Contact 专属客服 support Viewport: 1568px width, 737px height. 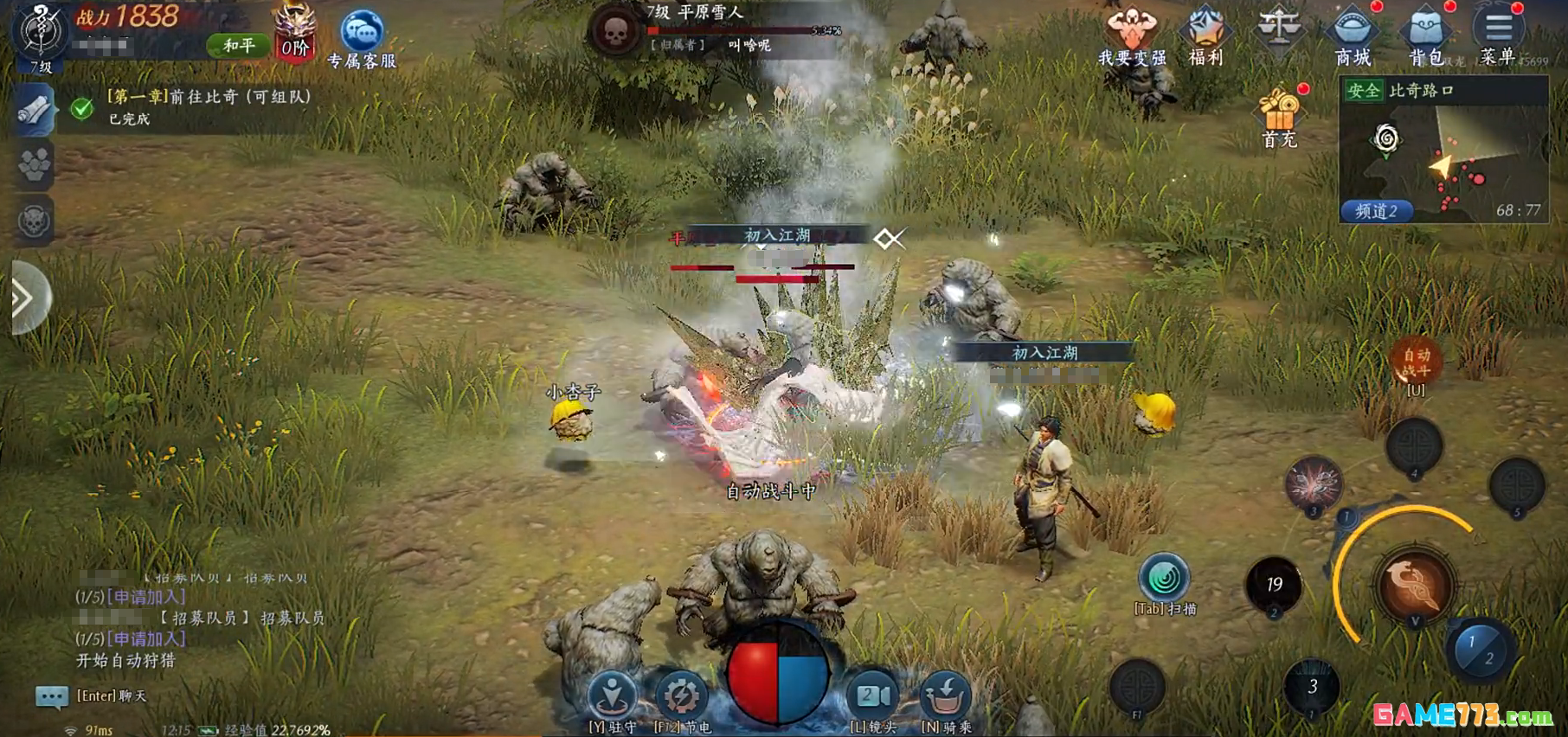[x=362, y=38]
